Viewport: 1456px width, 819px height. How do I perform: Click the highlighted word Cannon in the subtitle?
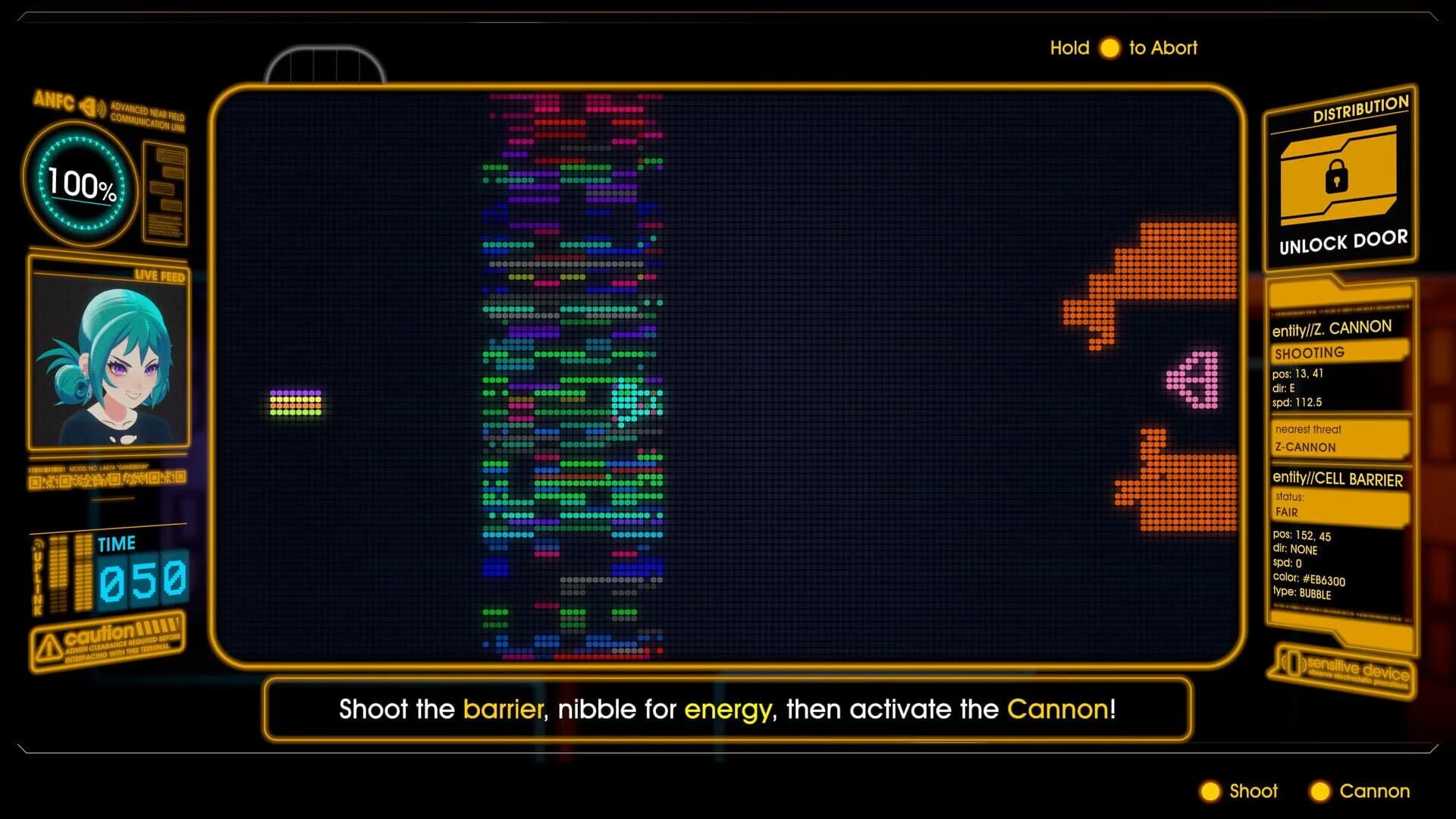click(1056, 710)
